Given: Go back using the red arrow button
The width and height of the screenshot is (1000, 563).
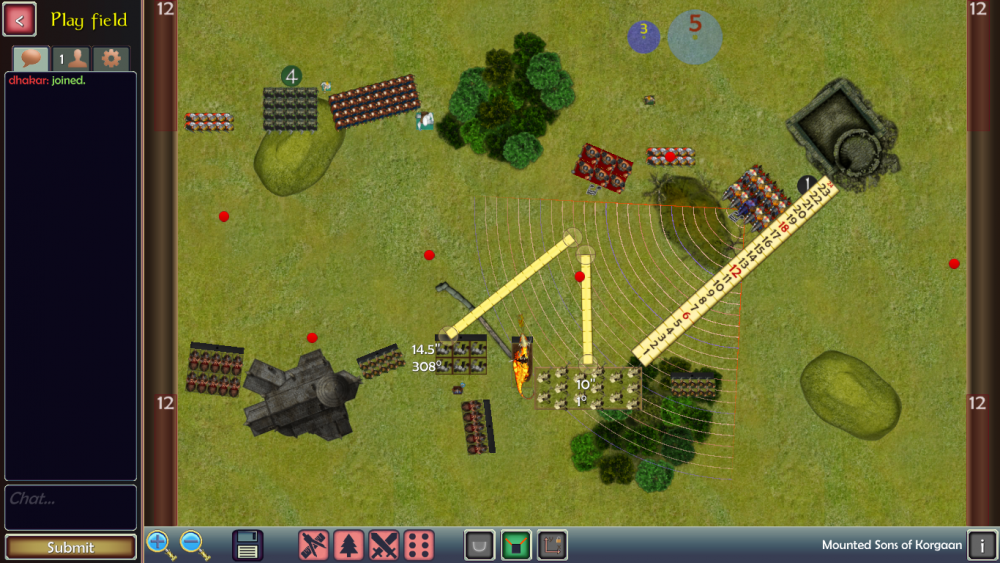Looking at the screenshot, I should [20, 19].
